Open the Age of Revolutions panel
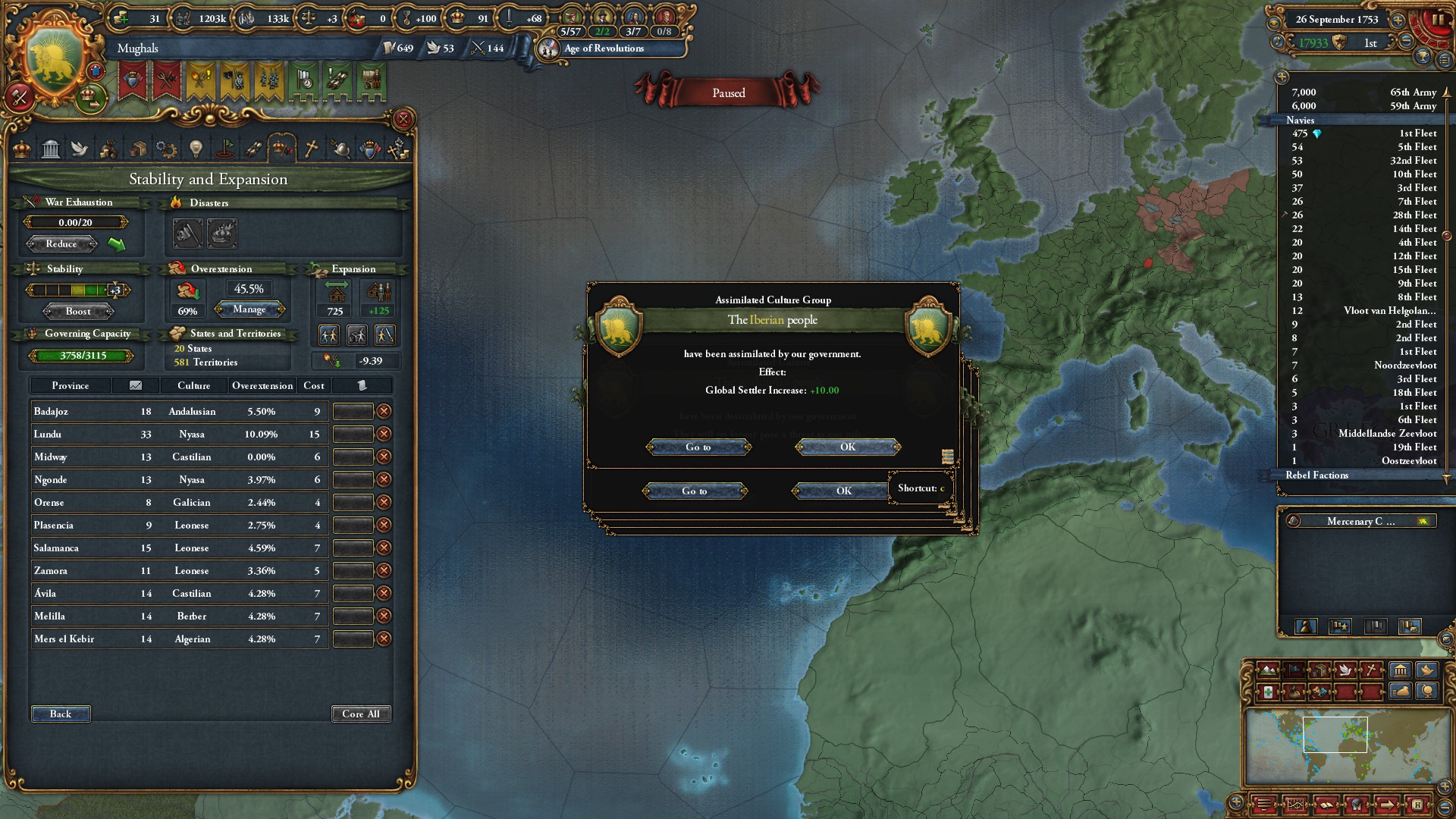Image resolution: width=1456 pixels, height=819 pixels. [604, 49]
